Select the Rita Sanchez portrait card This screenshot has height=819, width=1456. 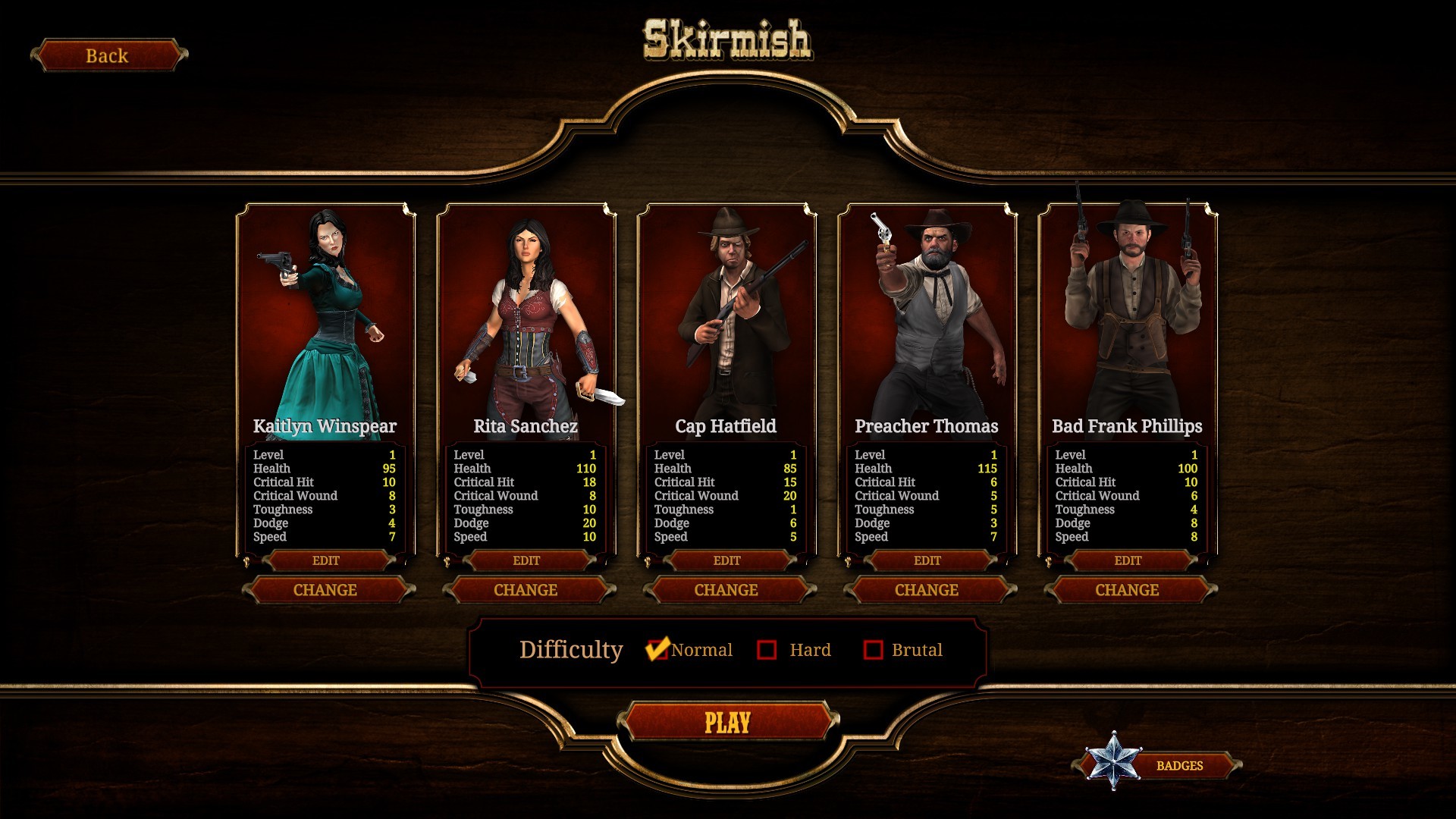(x=526, y=318)
